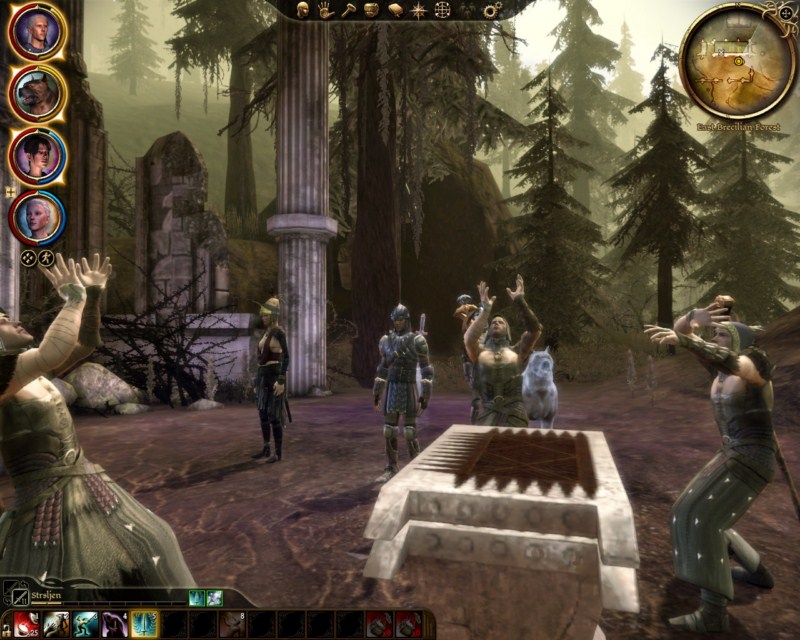
Task: Select the dark-haired mage party portrait
Action: tap(38, 154)
